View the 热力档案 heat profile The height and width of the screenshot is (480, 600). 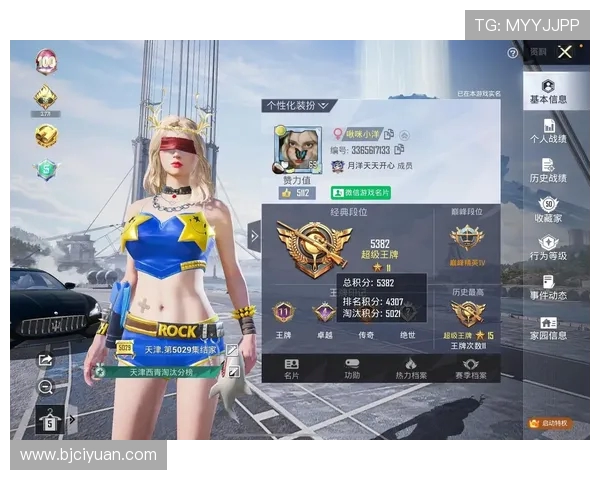[x=410, y=369]
